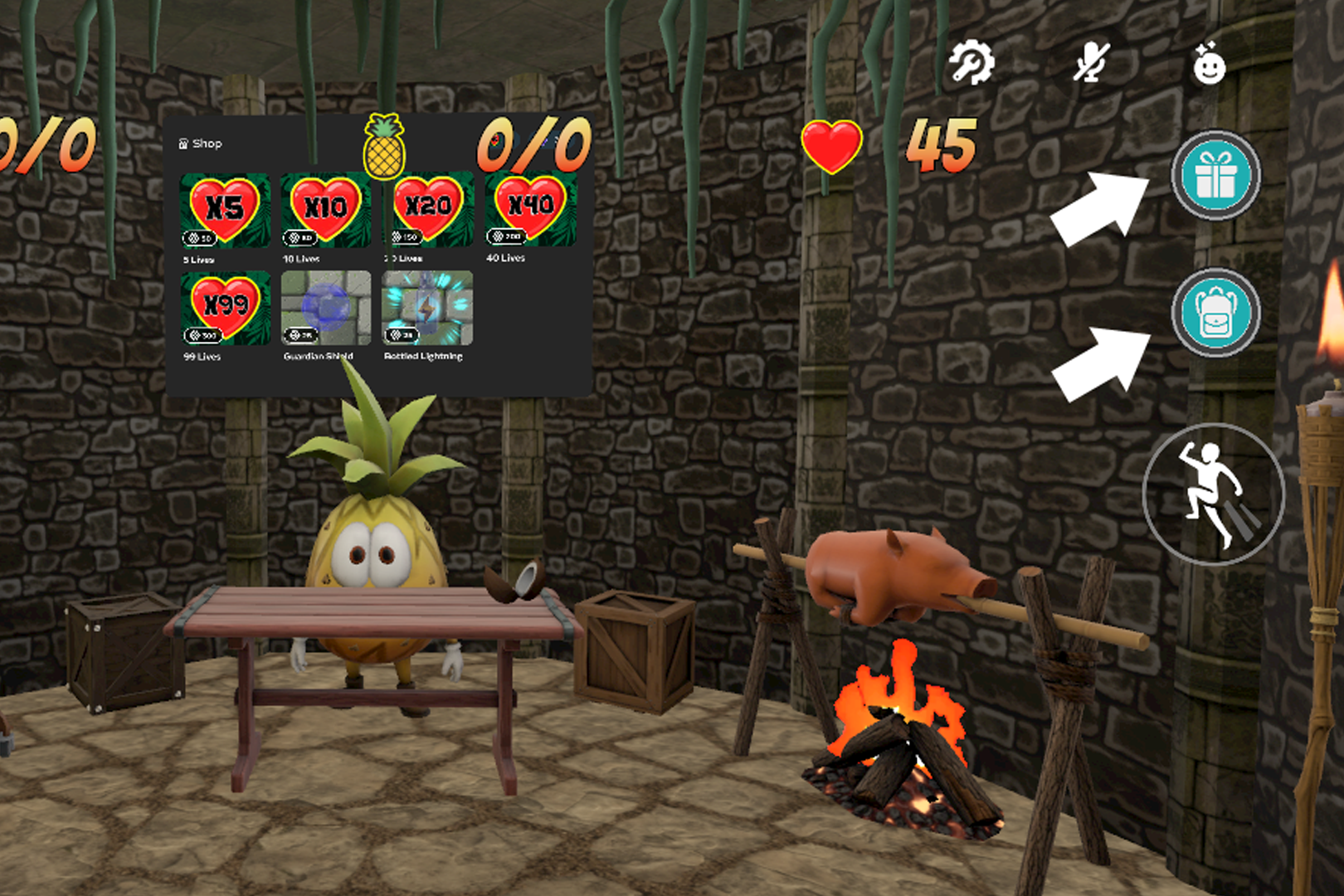Open the gift box rewards button

point(1215,175)
